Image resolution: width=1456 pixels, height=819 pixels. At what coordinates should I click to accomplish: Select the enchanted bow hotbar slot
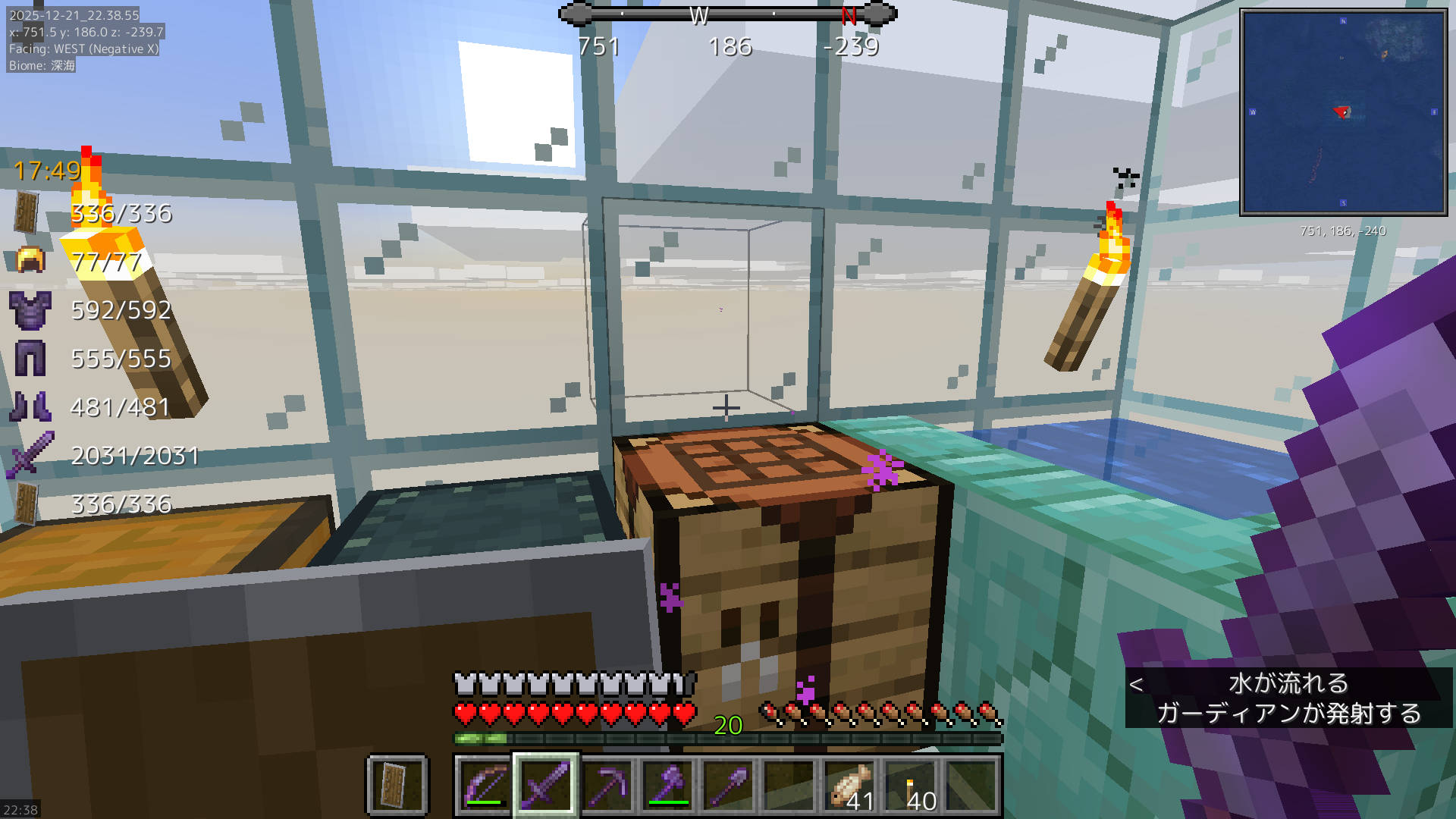pos(485,786)
